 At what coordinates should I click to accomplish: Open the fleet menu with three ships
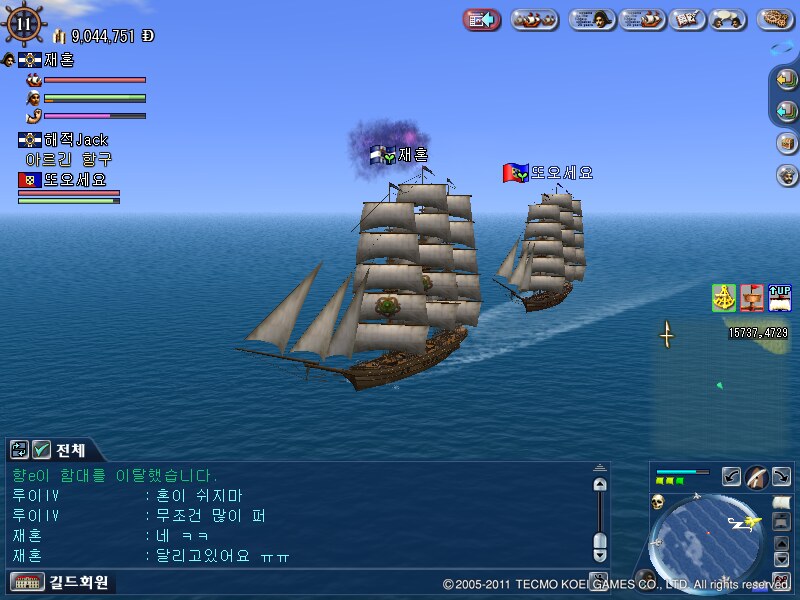[x=535, y=19]
